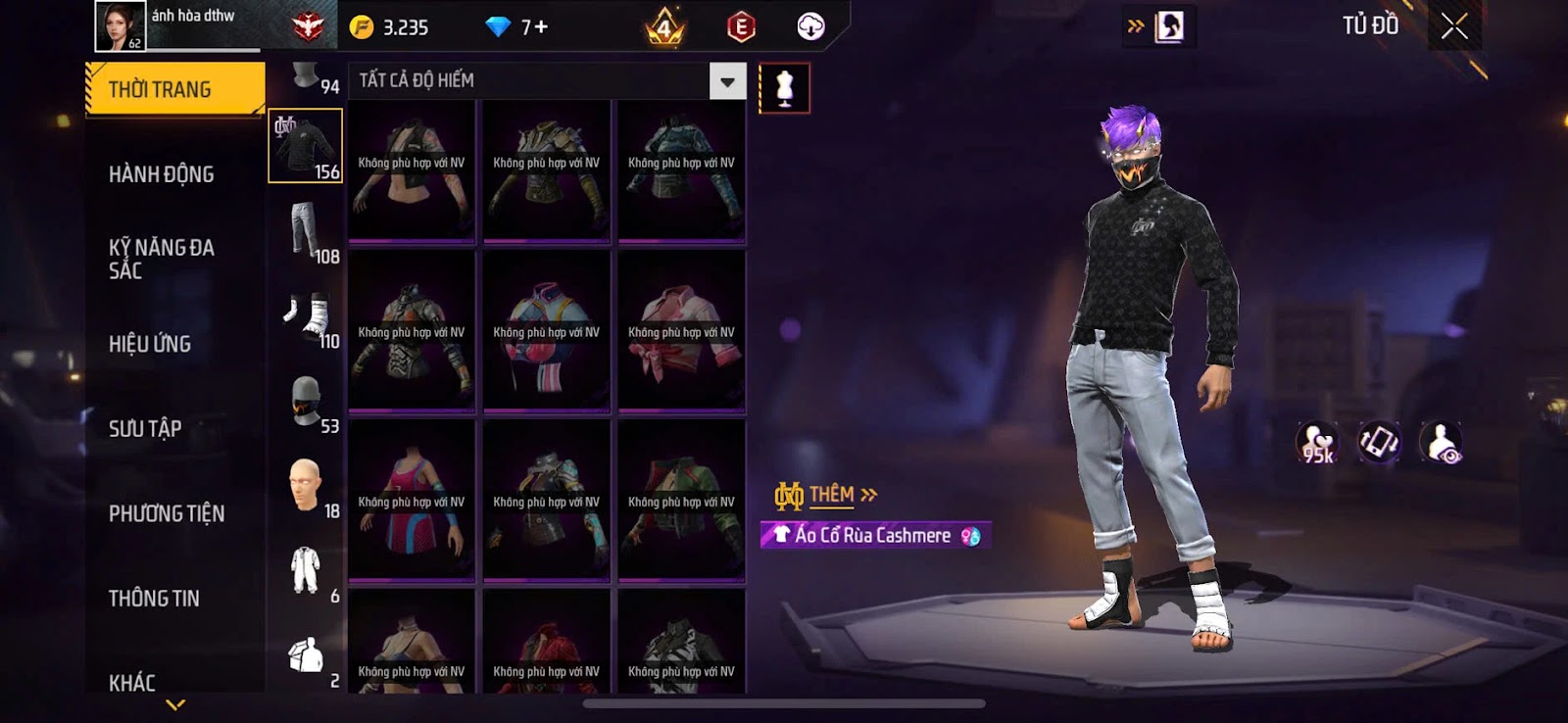Select the pink tied shirt thumbnail

(x=681, y=332)
